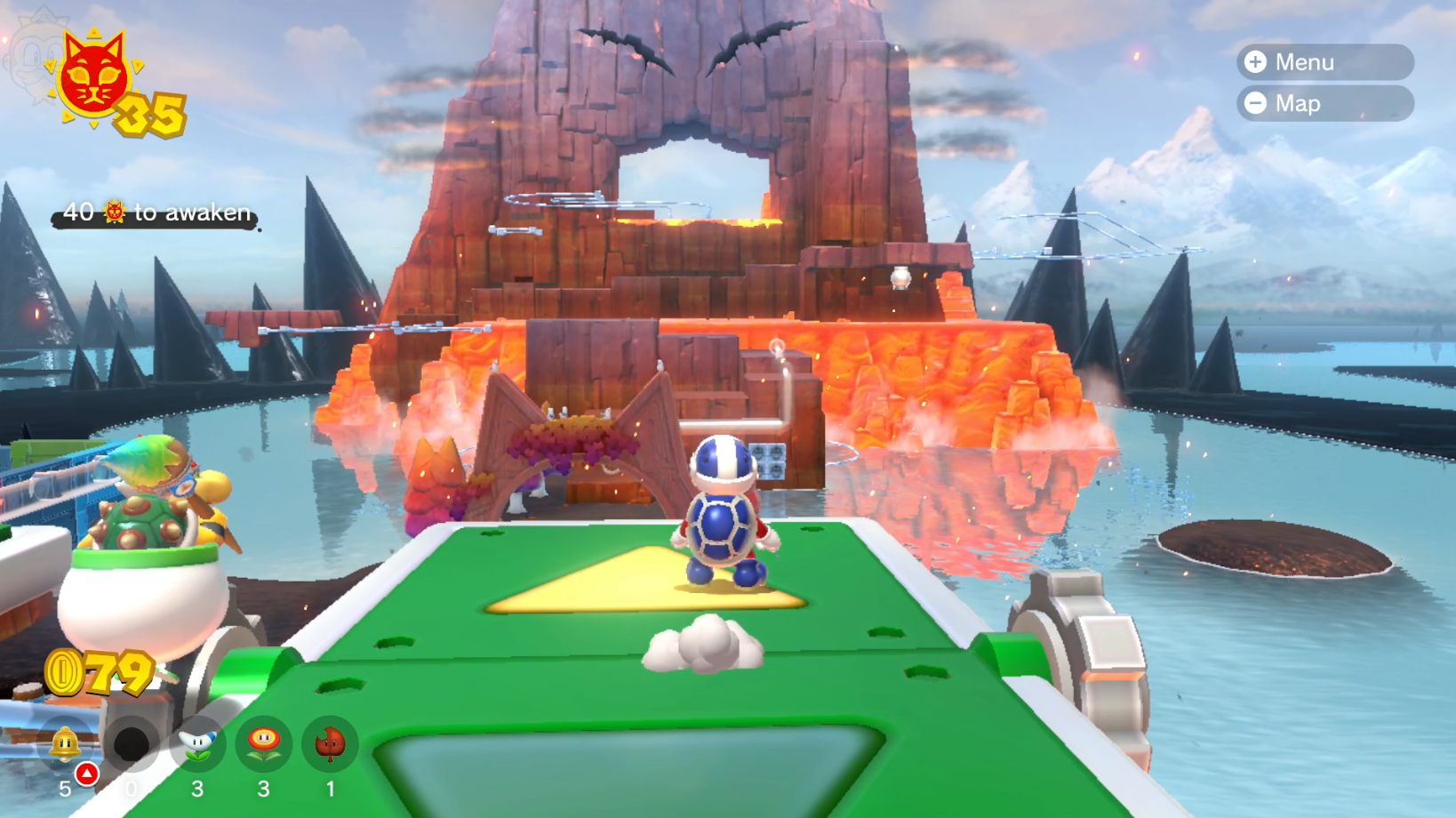Collapse the Map overlay pill
Viewport: 1456px width, 818px height.
coord(1324,103)
